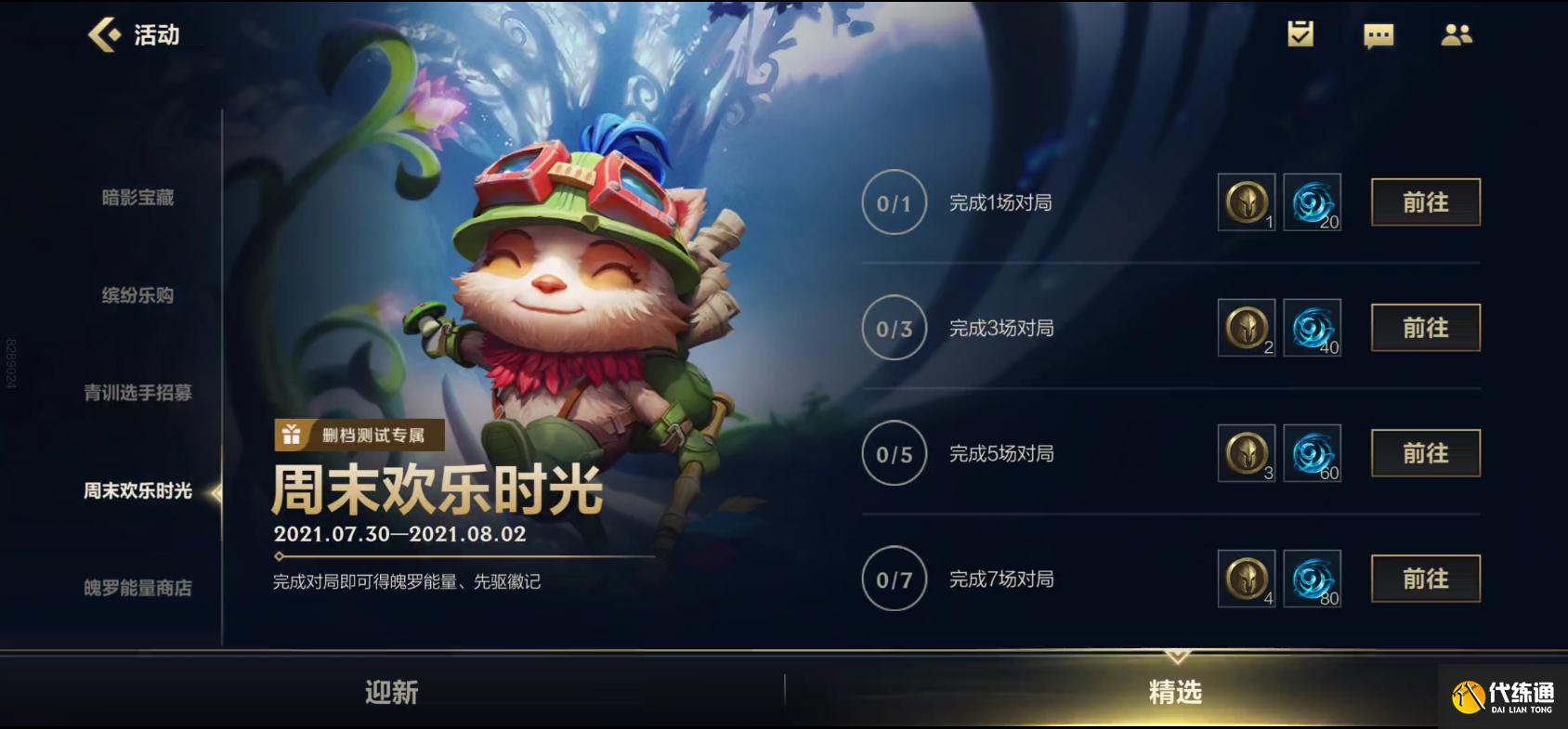Click the gold badge reward for the 0/1 mission
This screenshot has width=1568, height=729.
(1245, 202)
